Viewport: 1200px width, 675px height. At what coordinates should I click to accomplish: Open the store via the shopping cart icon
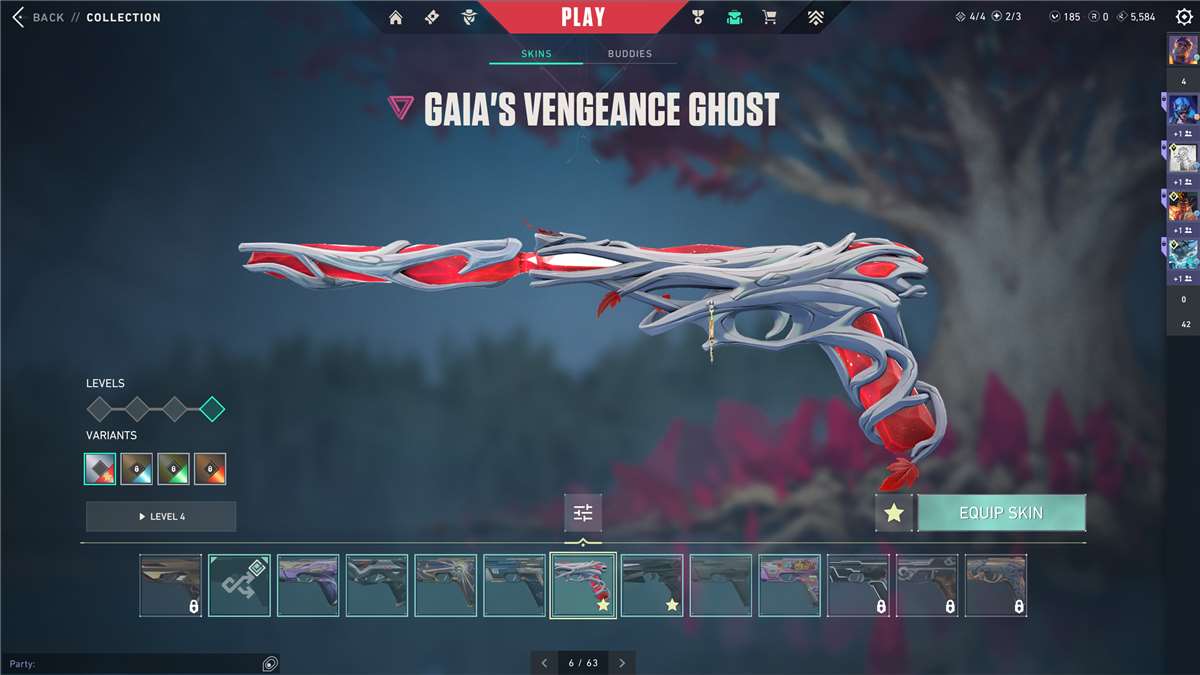point(769,17)
